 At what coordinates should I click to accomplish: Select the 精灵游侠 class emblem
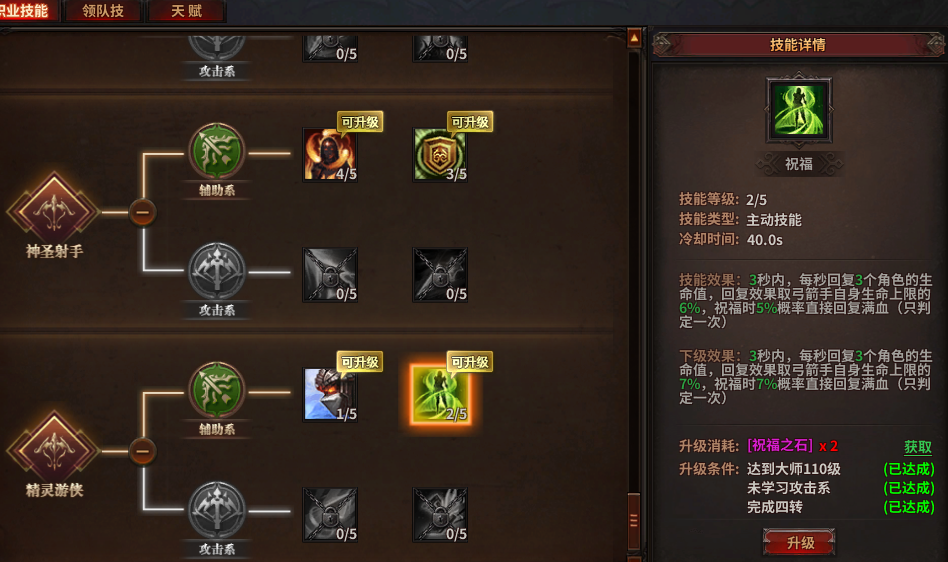[x=54, y=450]
